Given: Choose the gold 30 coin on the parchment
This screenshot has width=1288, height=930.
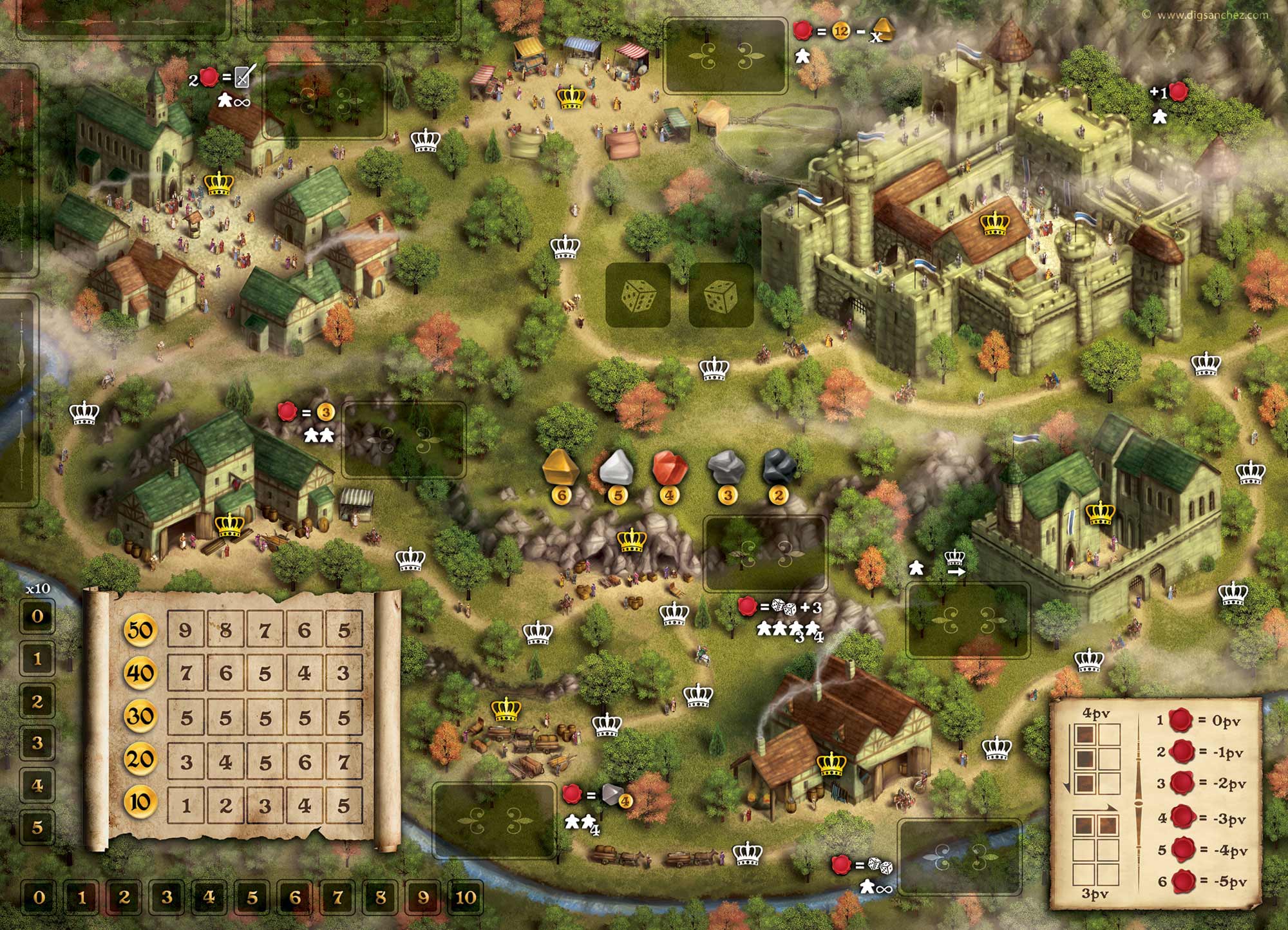Looking at the screenshot, I should [140, 716].
